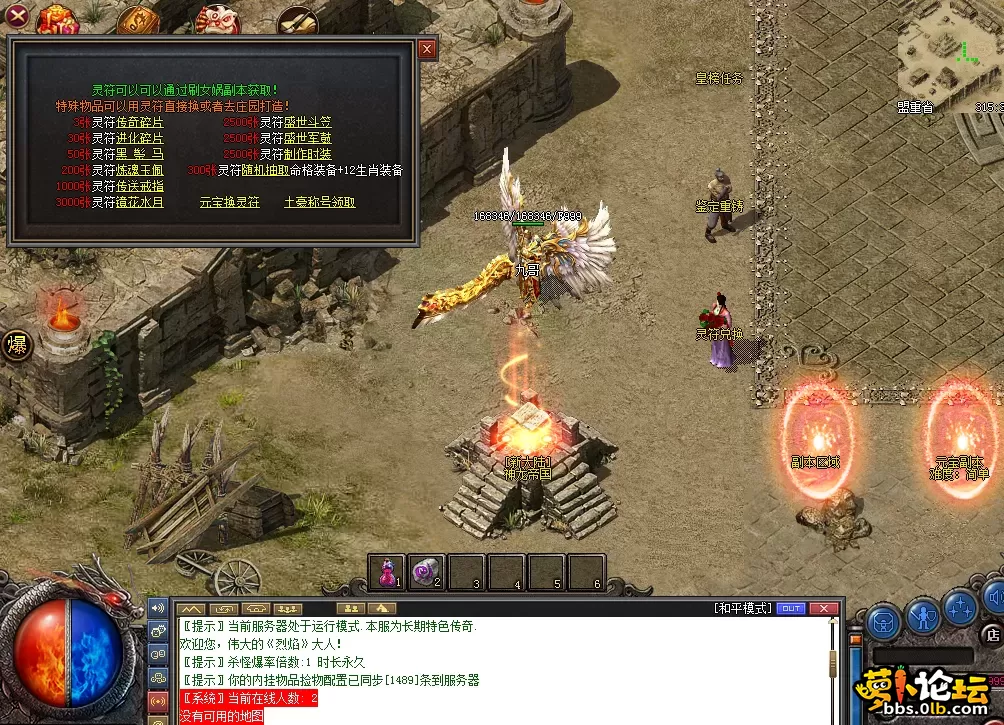Image resolution: width=1004 pixels, height=725 pixels.
Task: Use the purple scroll in hotbar slot 2
Action: 427,571
